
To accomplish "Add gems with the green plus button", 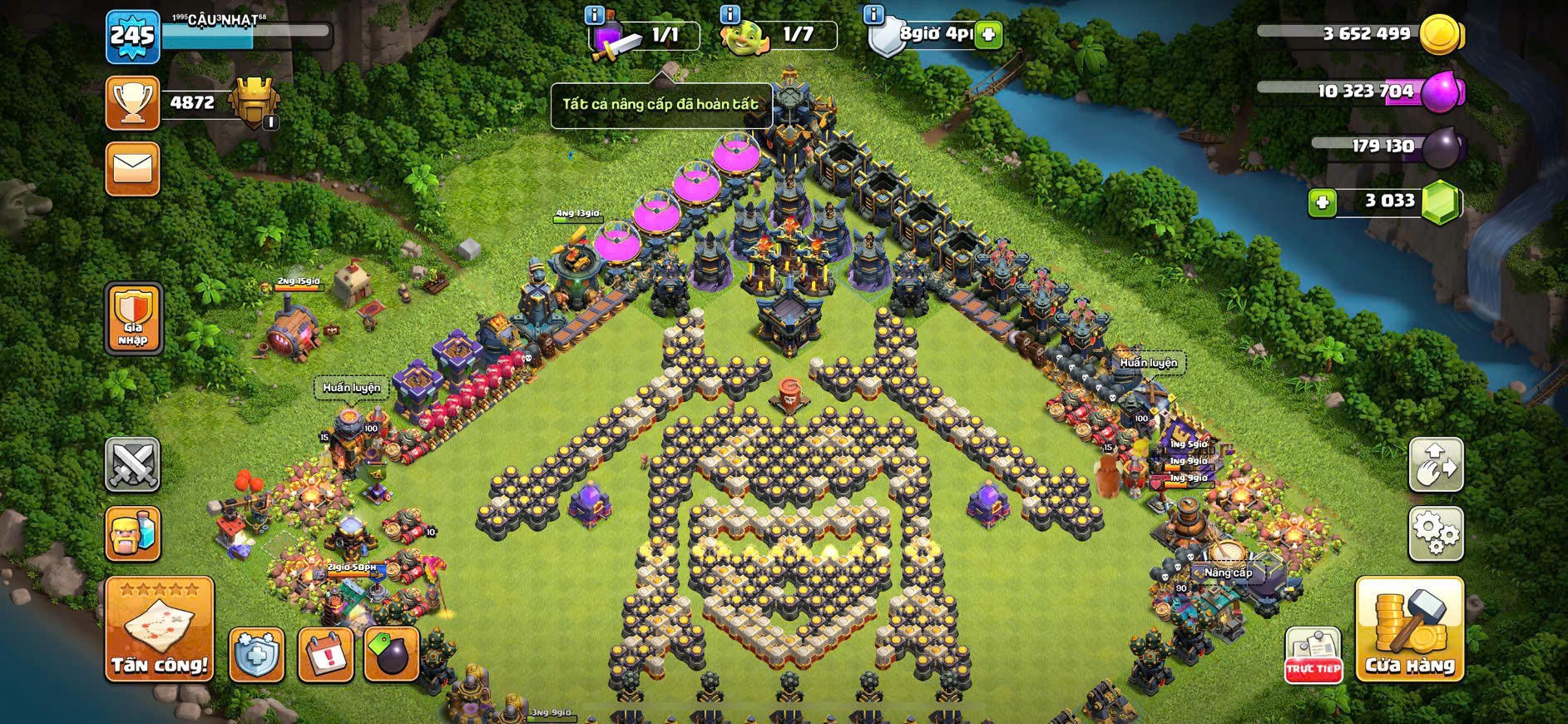I will pyautogui.click(x=1322, y=202).
